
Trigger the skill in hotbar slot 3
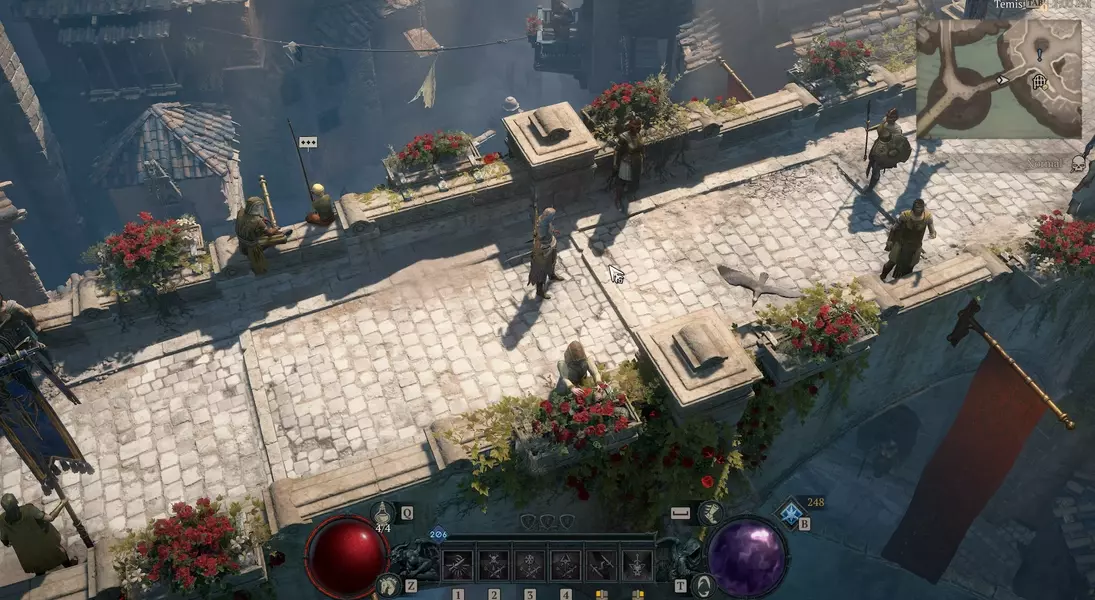tap(530, 566)
